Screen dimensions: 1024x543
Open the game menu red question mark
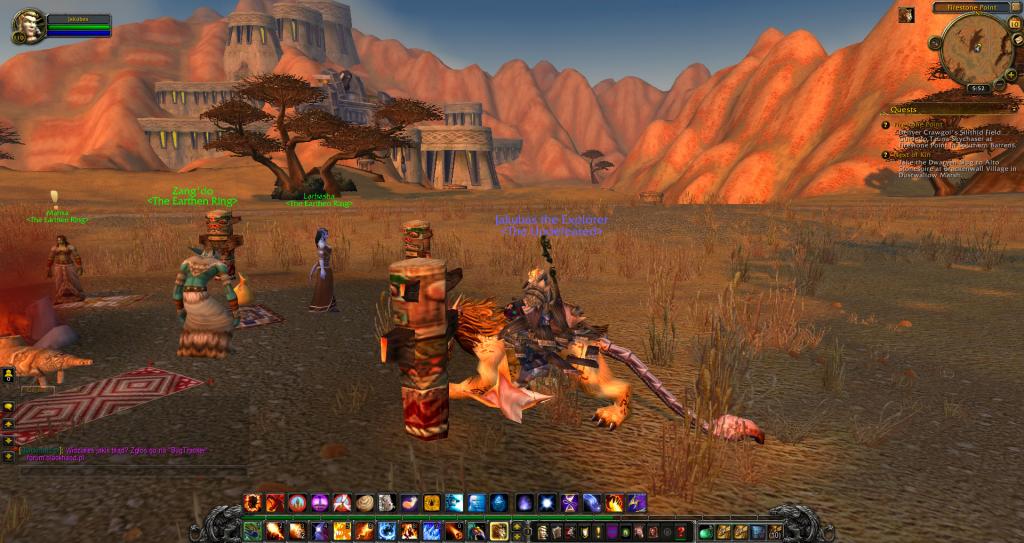click(681, 531)
